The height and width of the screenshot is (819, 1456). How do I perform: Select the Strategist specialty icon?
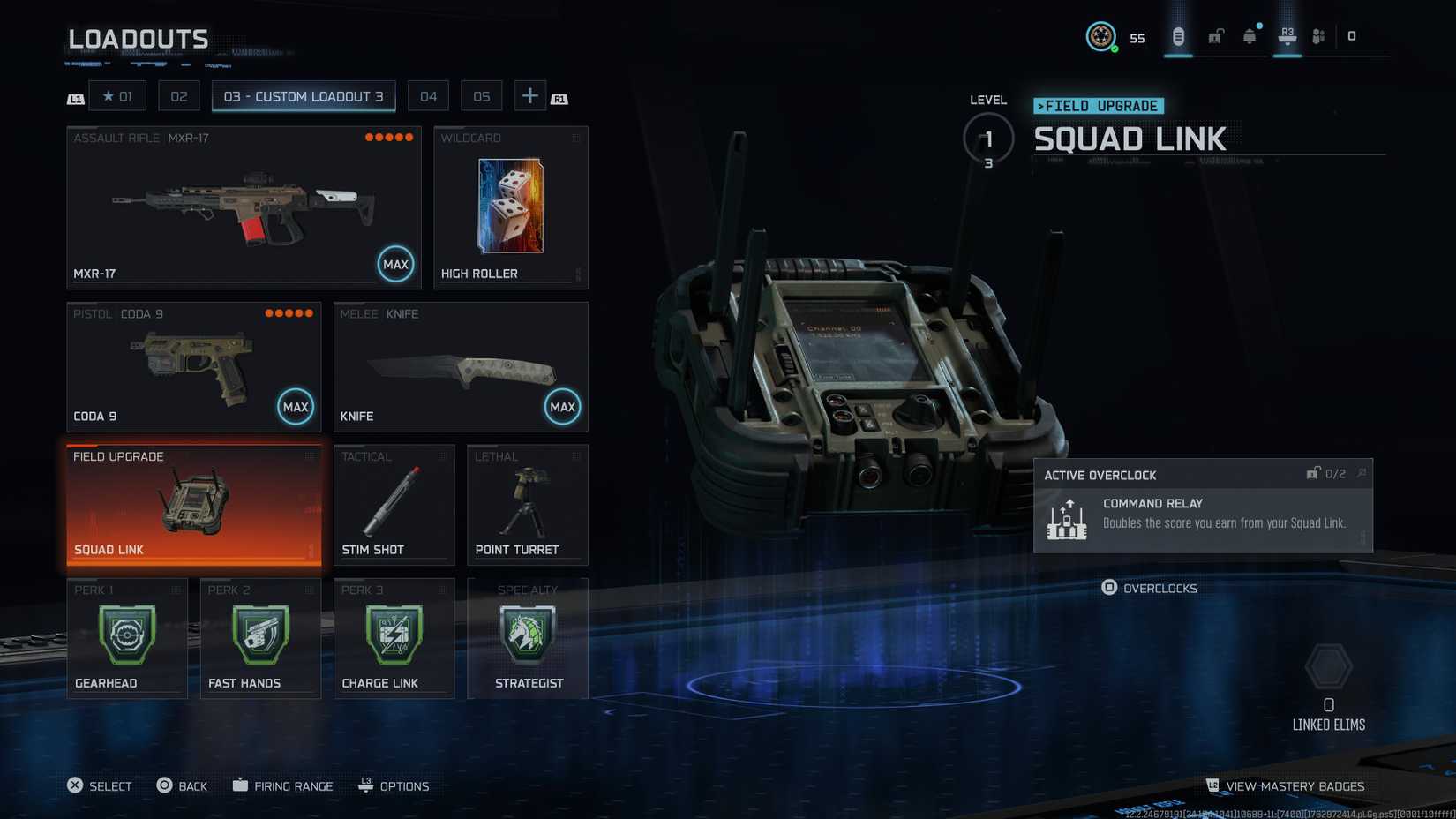[527, 635]
